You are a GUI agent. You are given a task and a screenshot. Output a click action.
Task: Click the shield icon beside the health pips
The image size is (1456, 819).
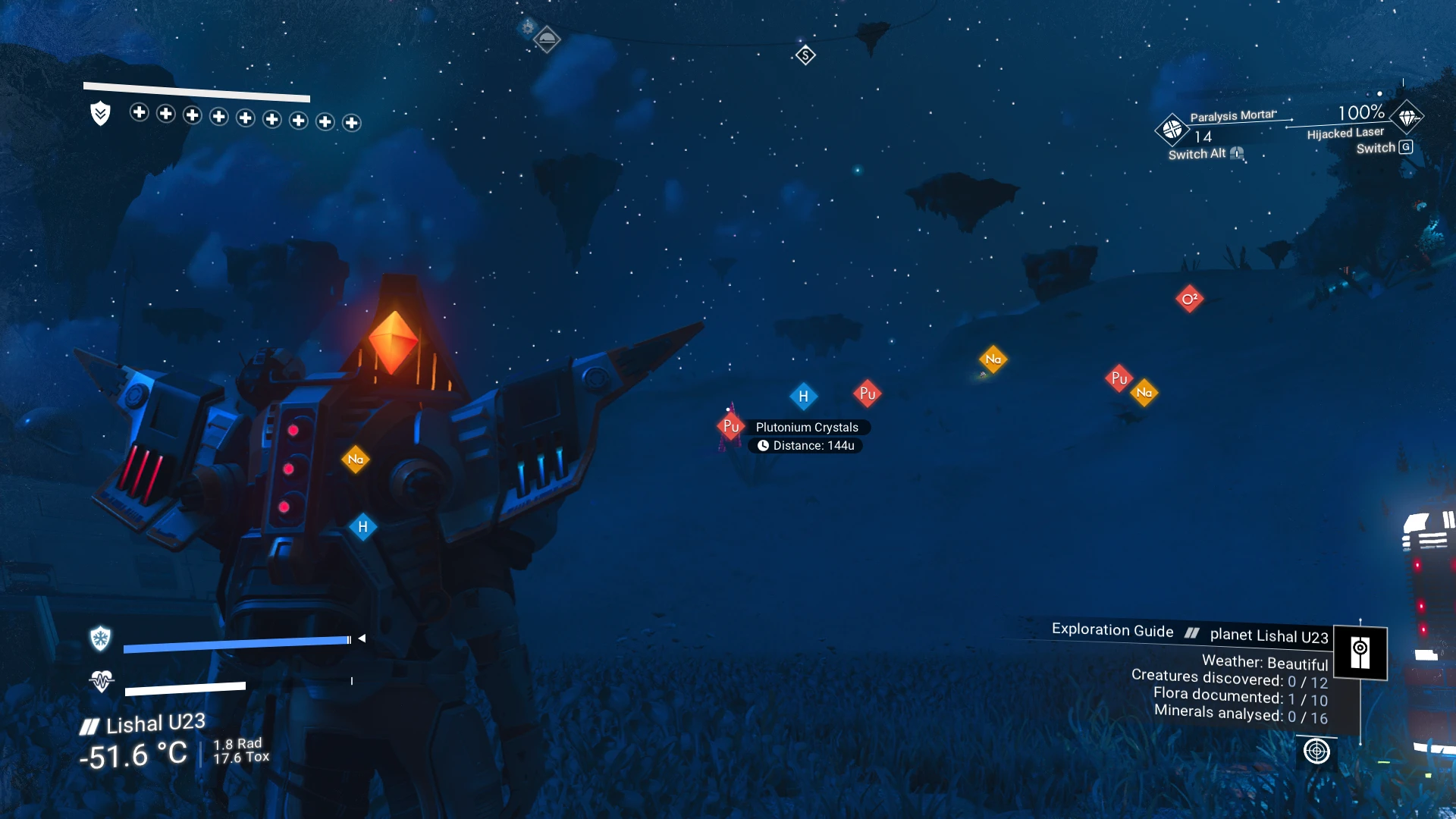point(100,114)
